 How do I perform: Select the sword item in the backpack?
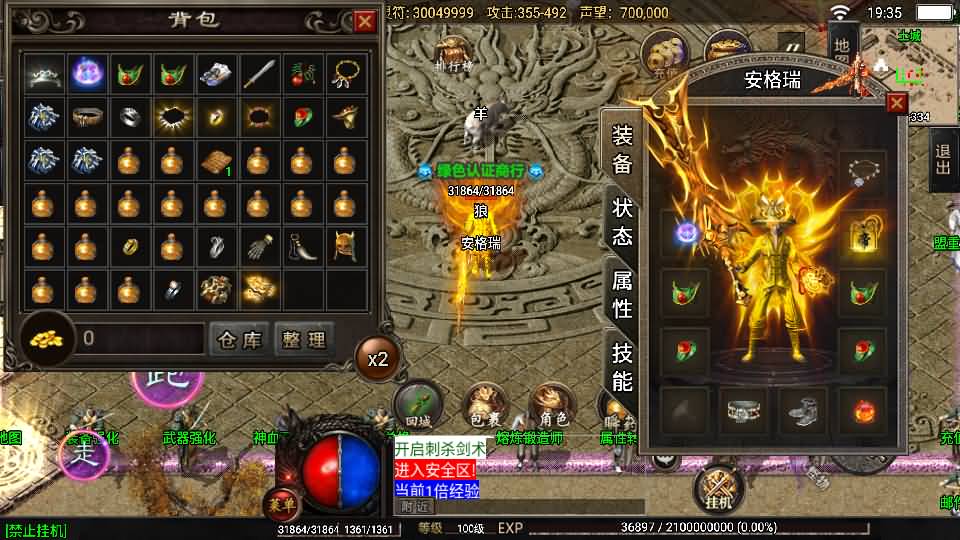tap(259, 73)
